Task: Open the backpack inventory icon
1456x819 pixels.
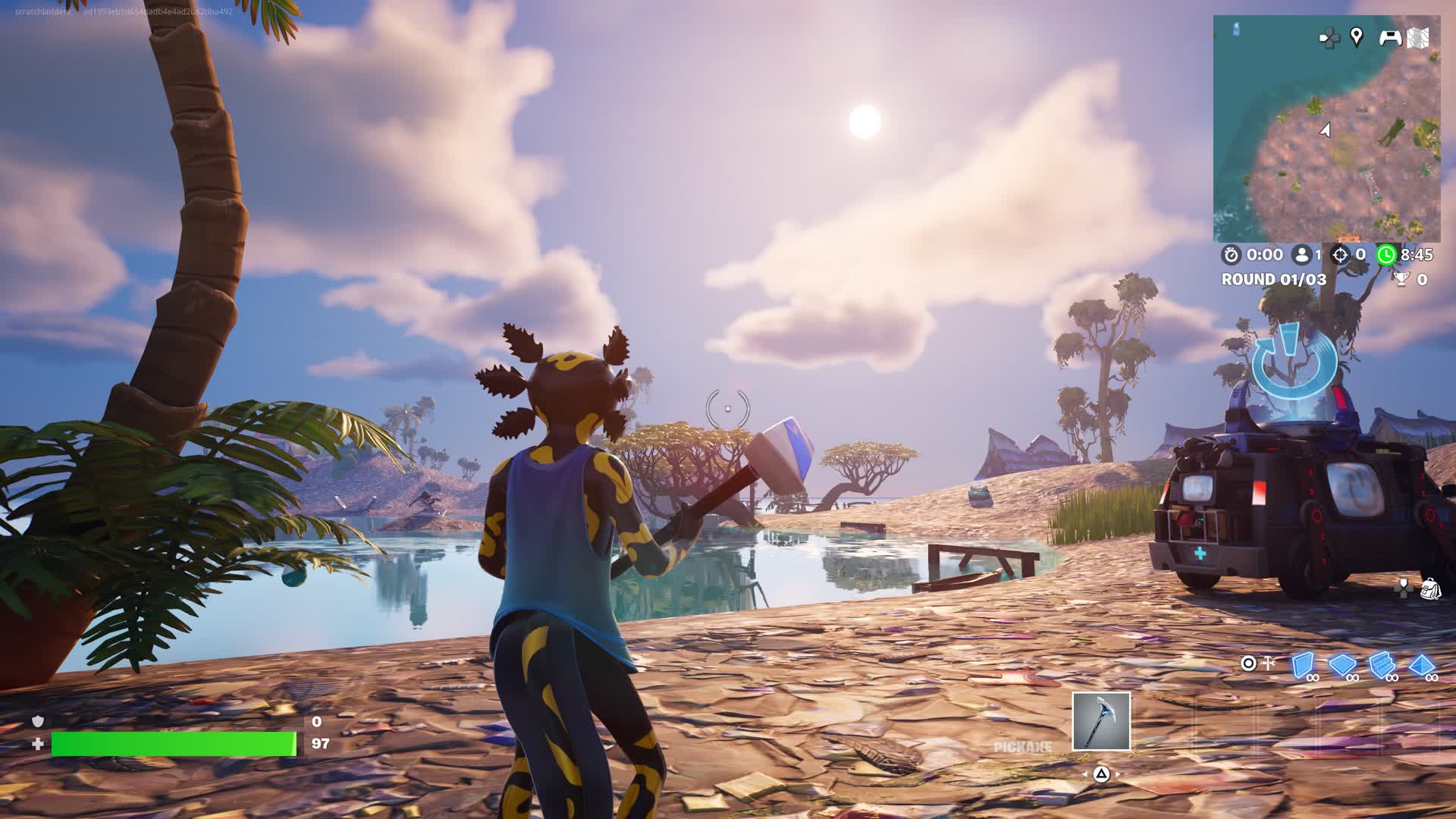Action: click(1430, 588)
